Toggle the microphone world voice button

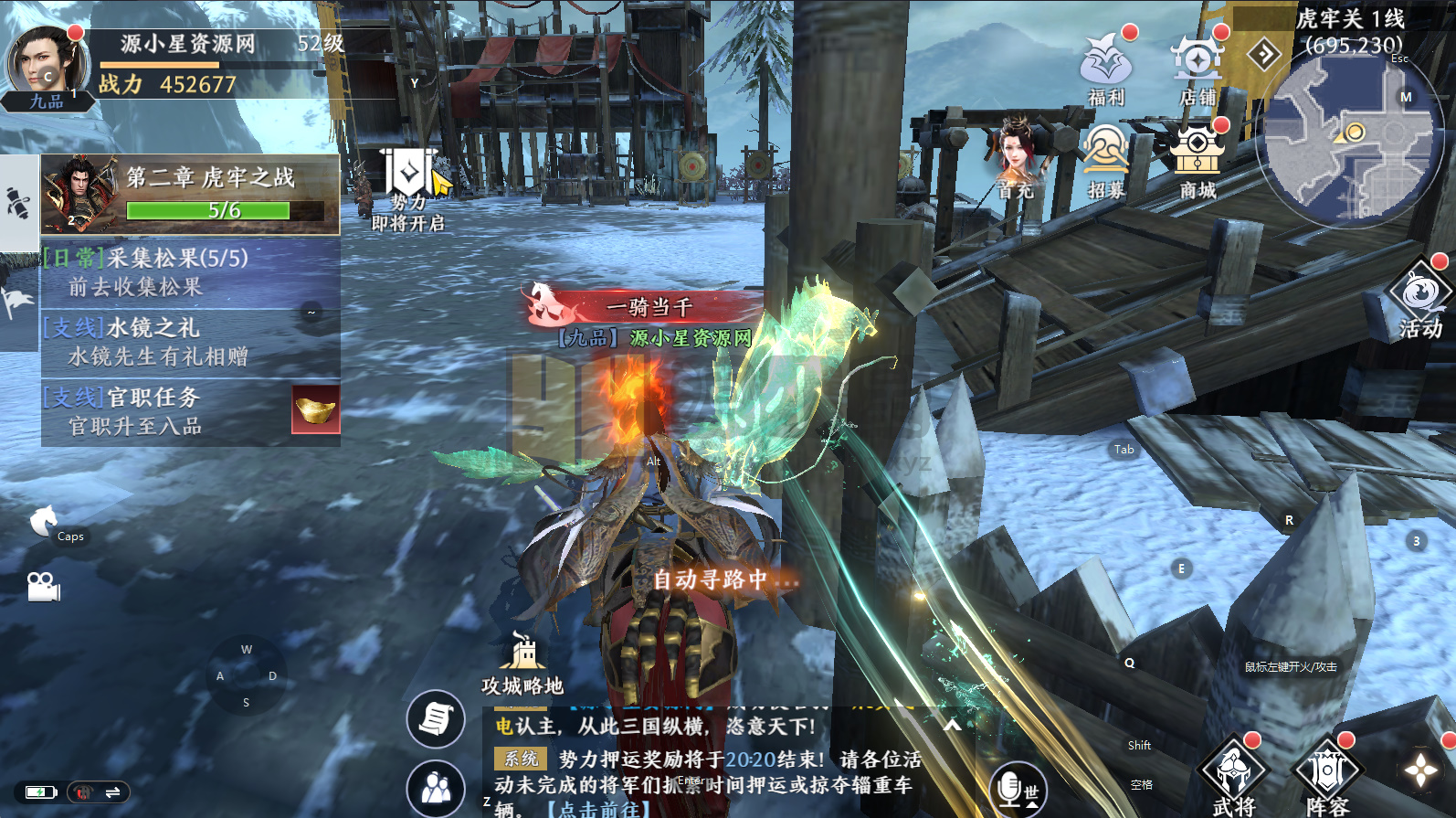click(1017, 788)
